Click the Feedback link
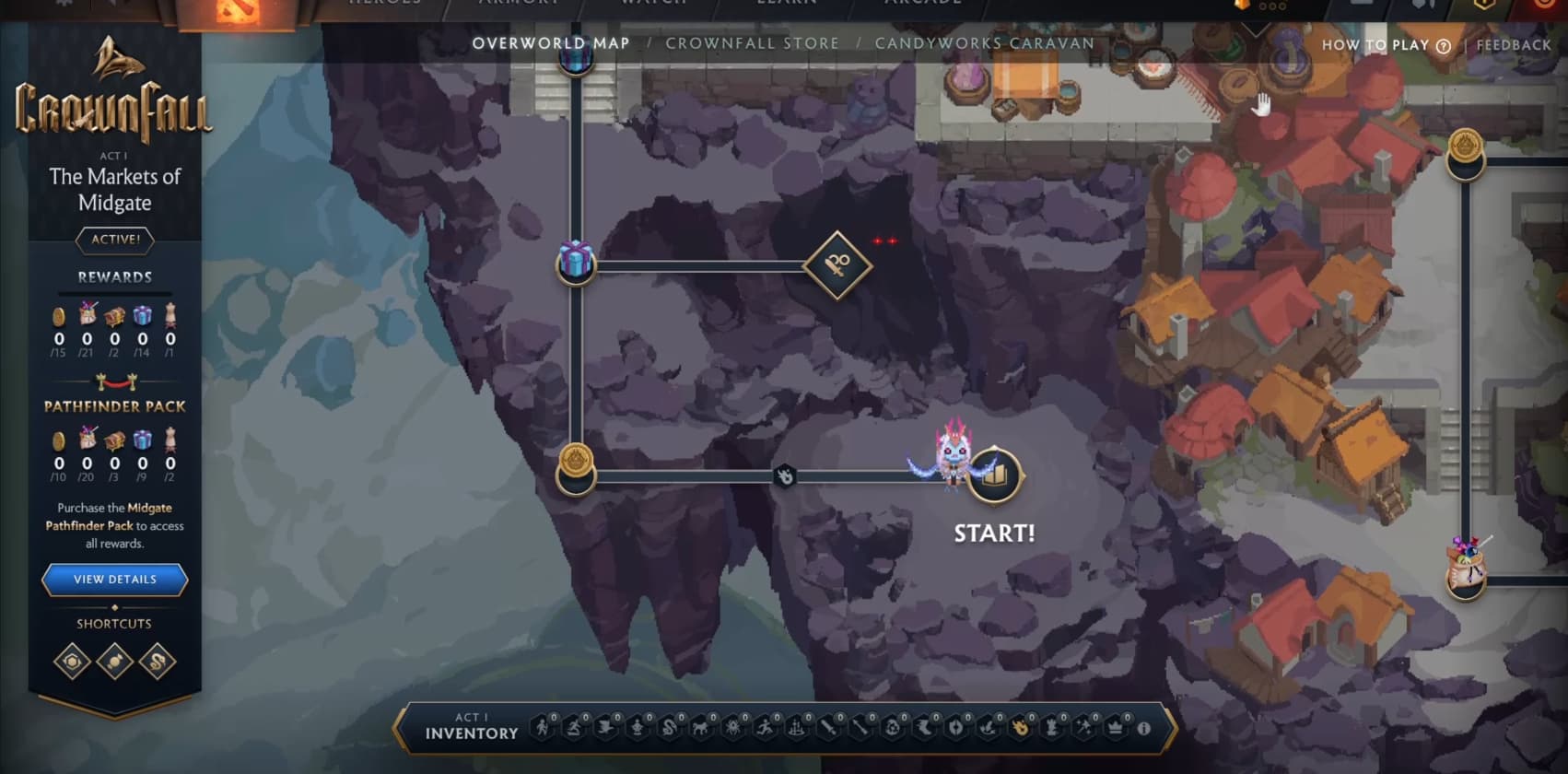This screenshot has height=774, width=1568. [1514, 45]
